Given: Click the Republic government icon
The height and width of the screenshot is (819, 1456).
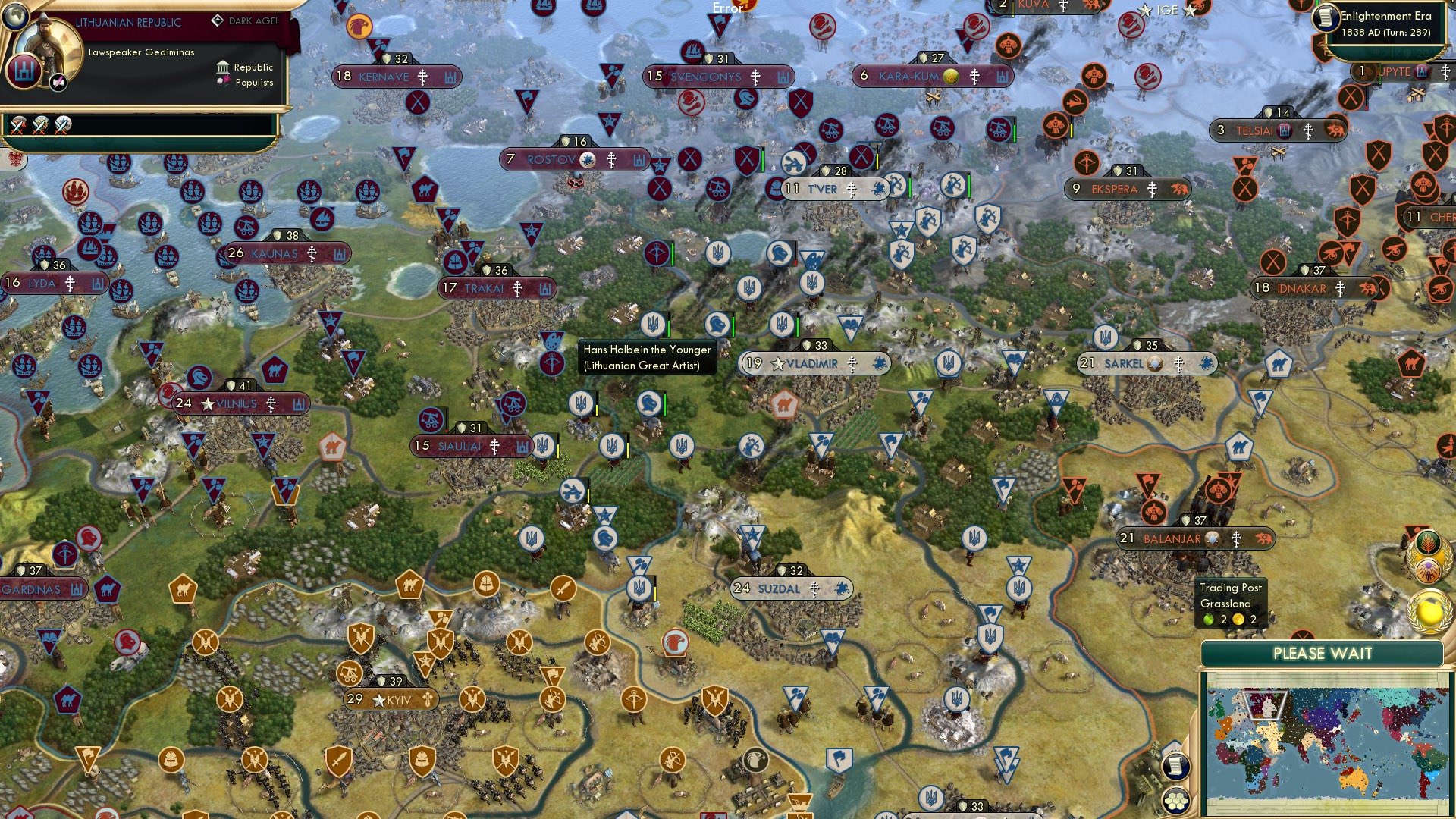Looking at the screenshot, I should pyautogui.click(x=222, y=67).
